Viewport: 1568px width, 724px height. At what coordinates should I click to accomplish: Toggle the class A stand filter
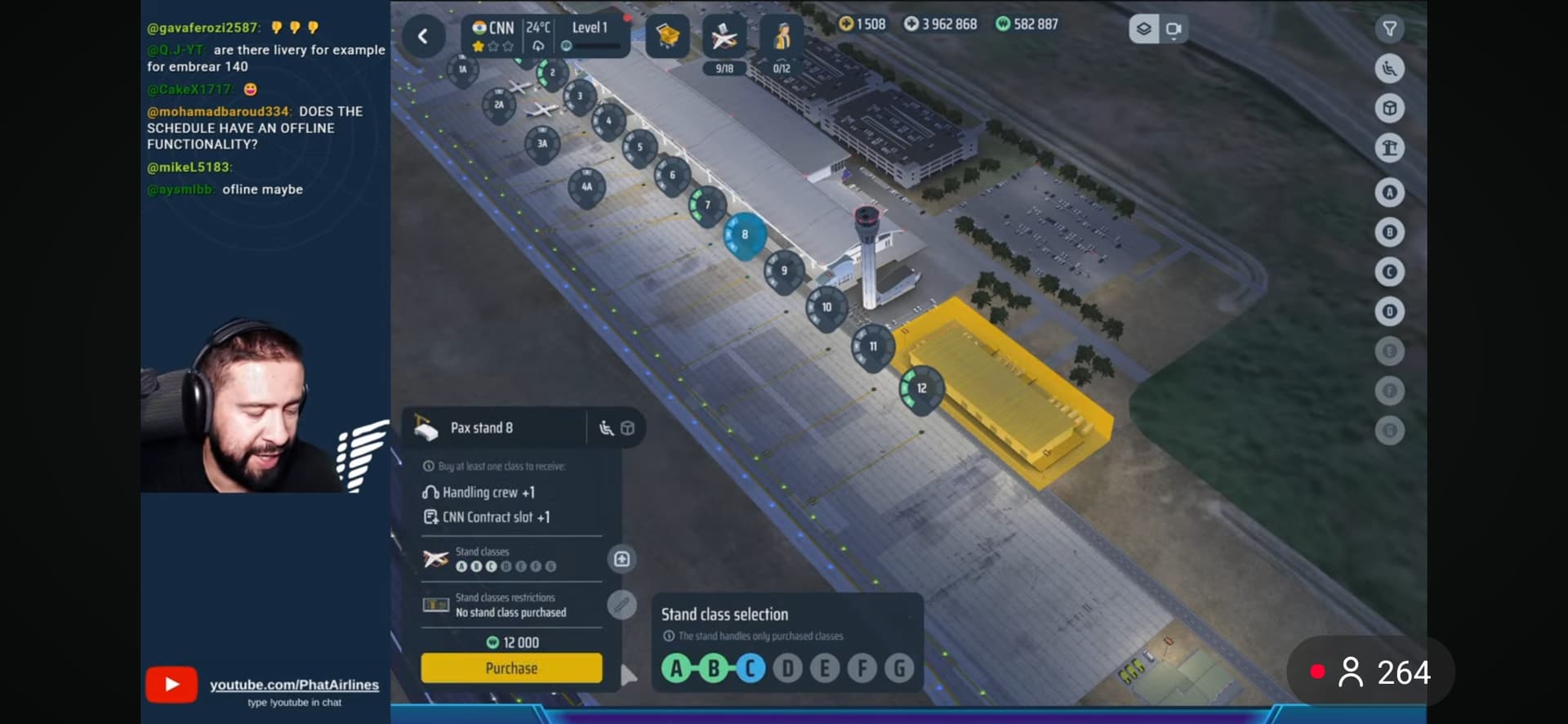tap(1389, 193)
